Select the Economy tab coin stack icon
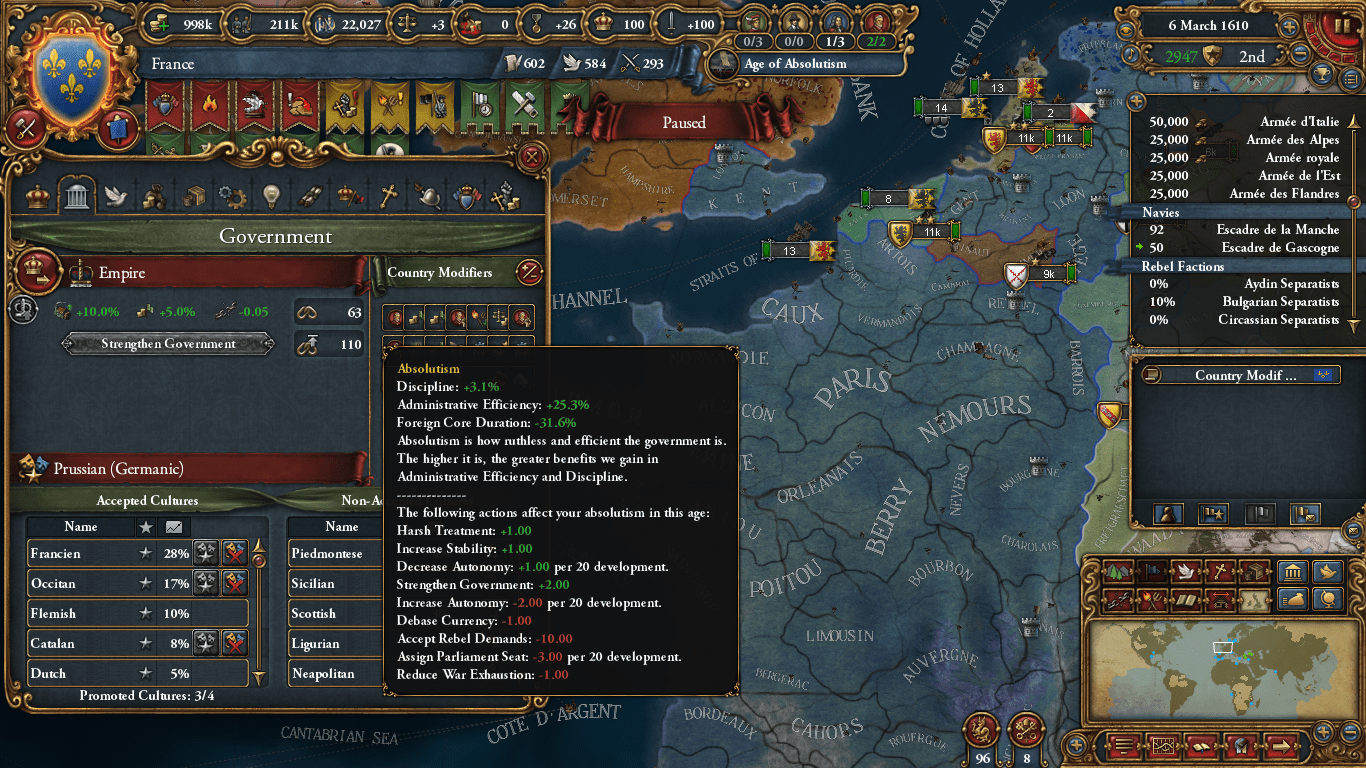Viewport: 1366px width, 768px height. (152, 196)
